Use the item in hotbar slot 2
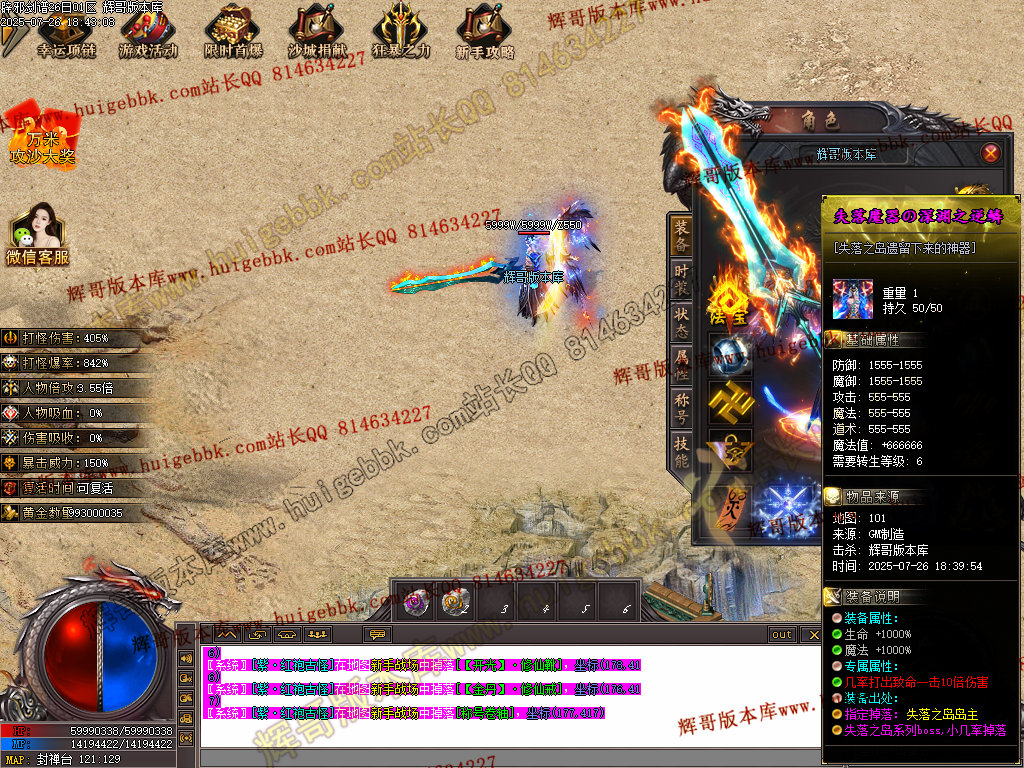Image resolution: width=1024 pixels, height=768 pixels. point(455,602)
